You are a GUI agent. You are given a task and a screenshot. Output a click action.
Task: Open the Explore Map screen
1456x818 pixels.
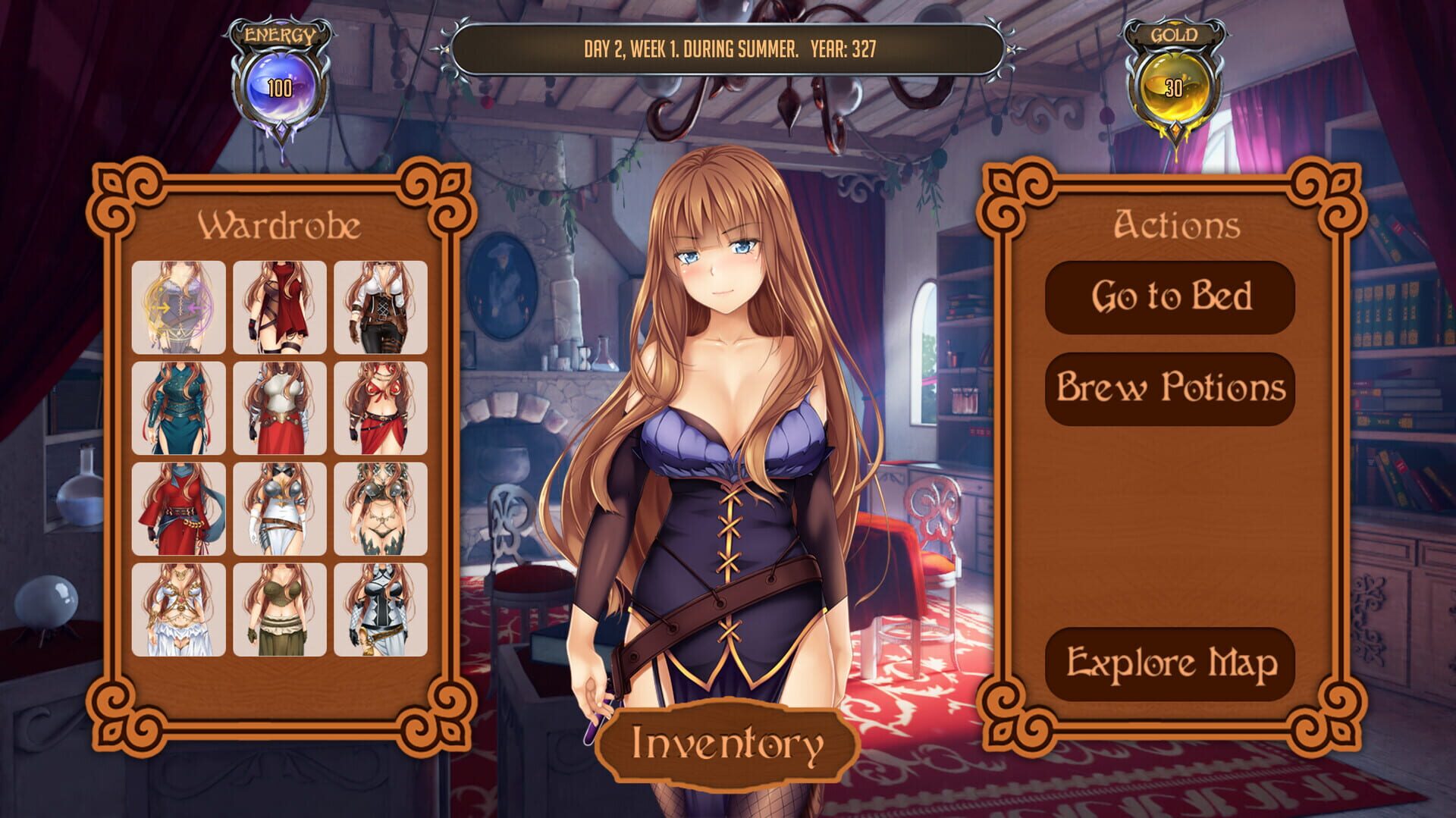coord(1170,663)
